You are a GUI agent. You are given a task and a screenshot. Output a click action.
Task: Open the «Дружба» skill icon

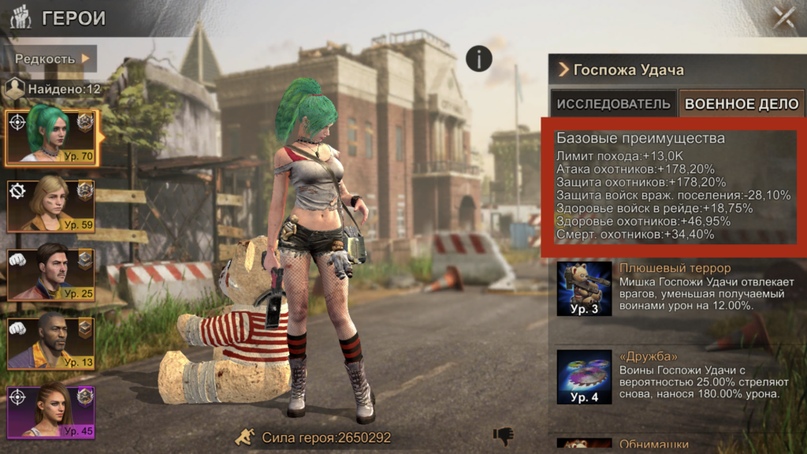(x=584, y=376)
